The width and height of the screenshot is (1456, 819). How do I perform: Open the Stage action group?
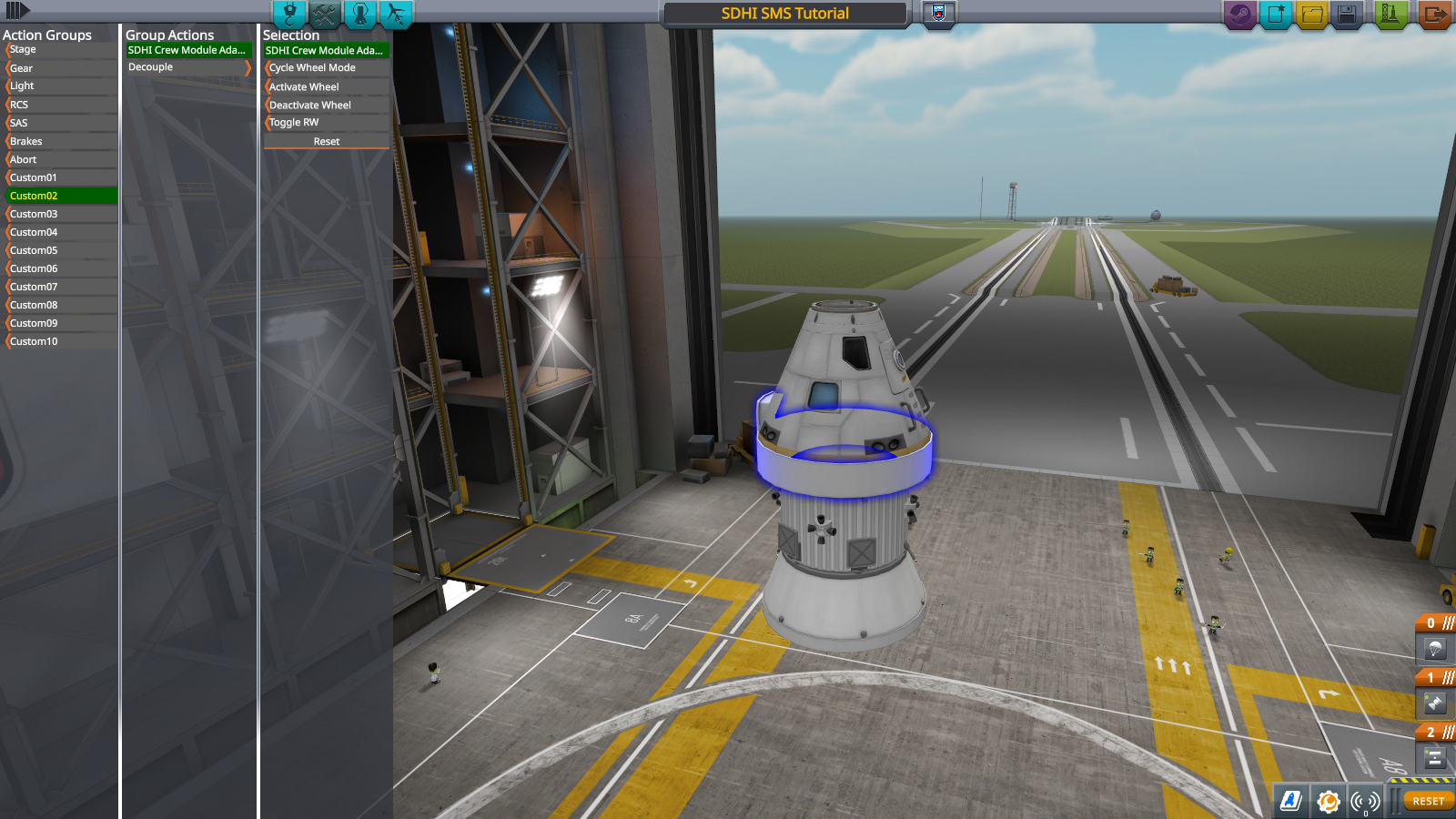pyautogui.click(x=60, y=50)
